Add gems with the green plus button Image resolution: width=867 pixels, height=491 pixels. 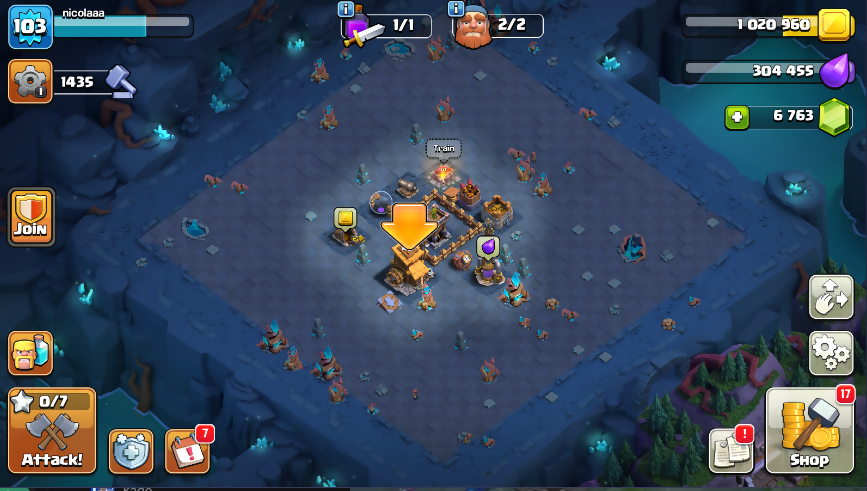tap(738, 117)
